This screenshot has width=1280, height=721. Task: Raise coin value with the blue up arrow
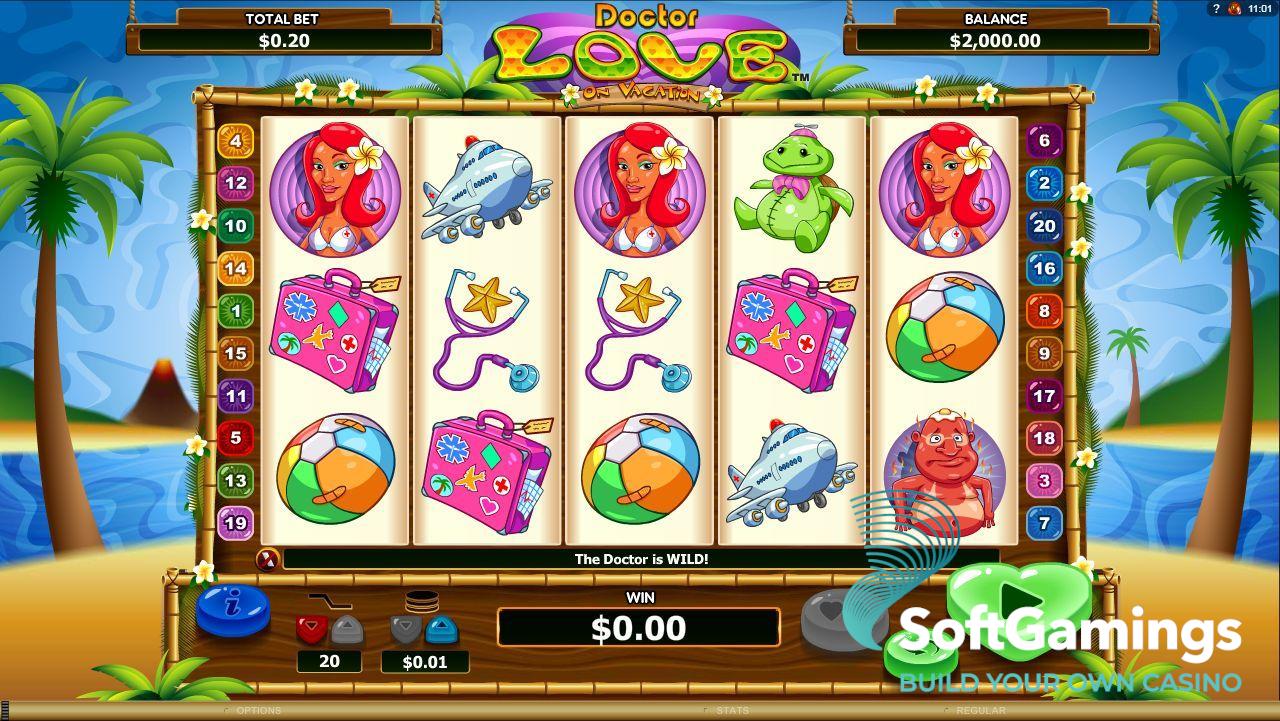442,629
